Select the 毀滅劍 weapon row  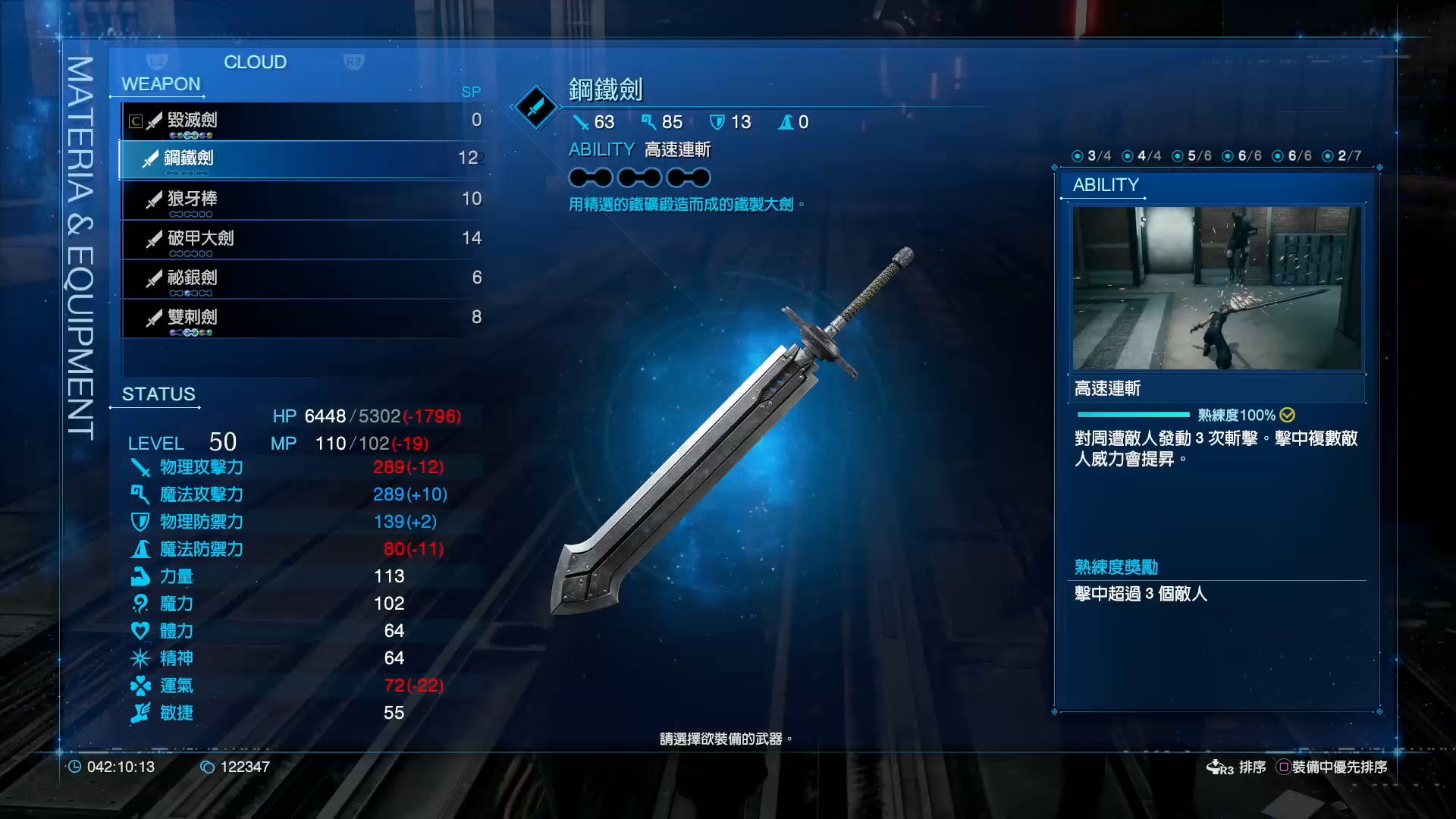click(303, 121)
